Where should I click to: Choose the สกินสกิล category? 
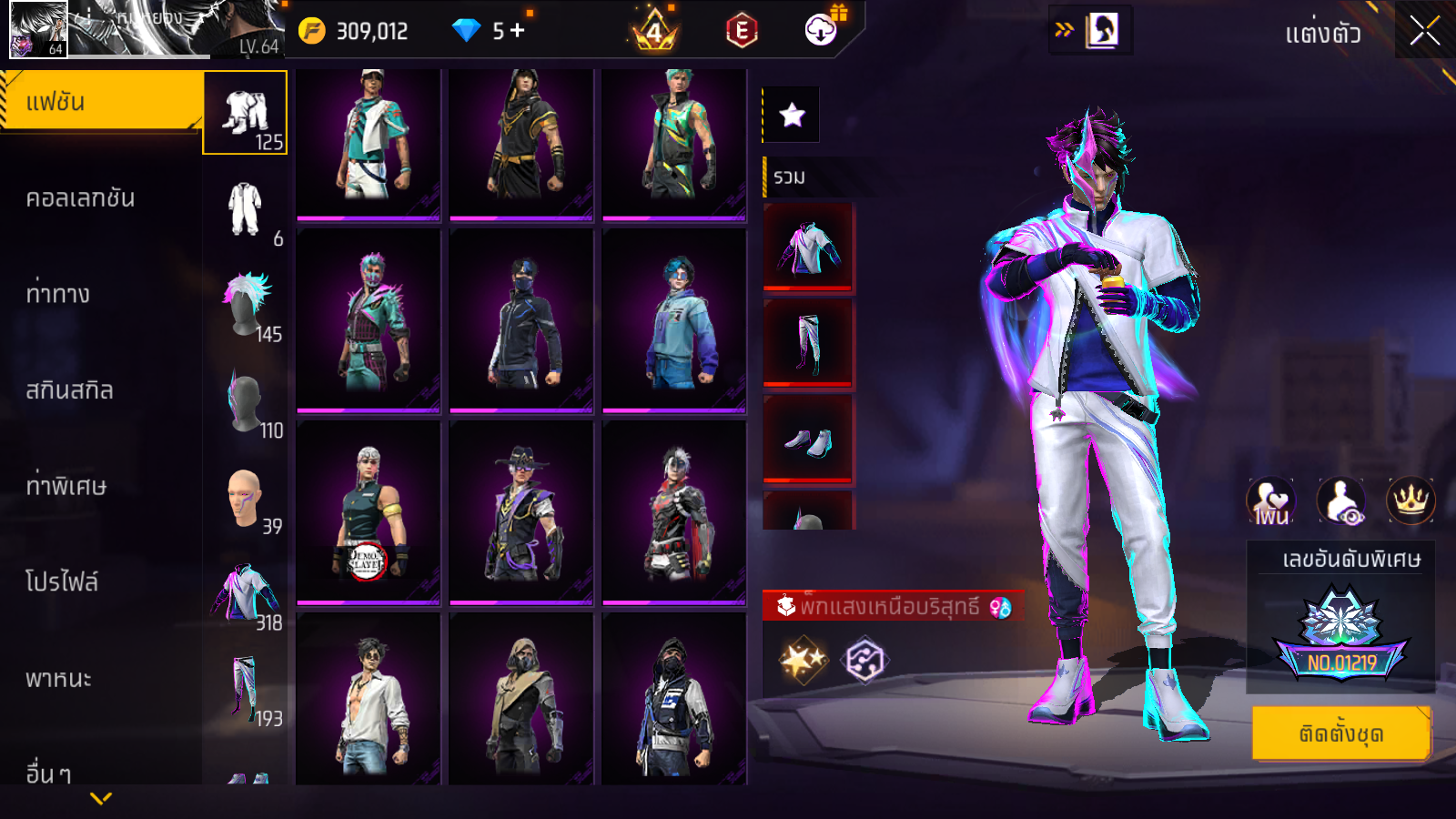pos(70,390)
